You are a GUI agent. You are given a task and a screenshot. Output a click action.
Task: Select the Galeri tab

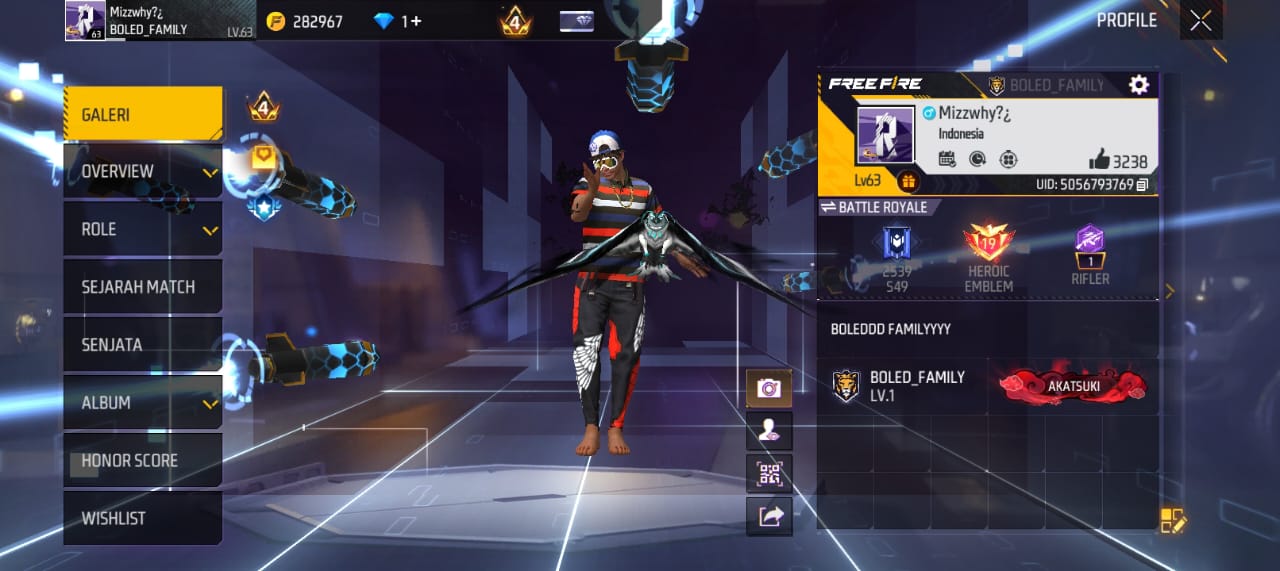point(143,114)
